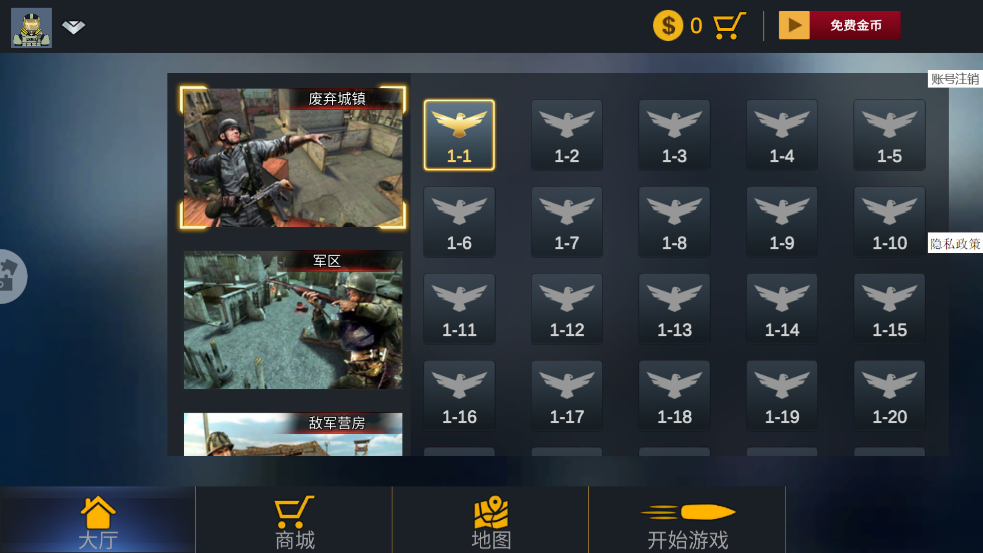Pick level 1-8 tile
This screenshot has height=553, width=983.
pos(674,222)
